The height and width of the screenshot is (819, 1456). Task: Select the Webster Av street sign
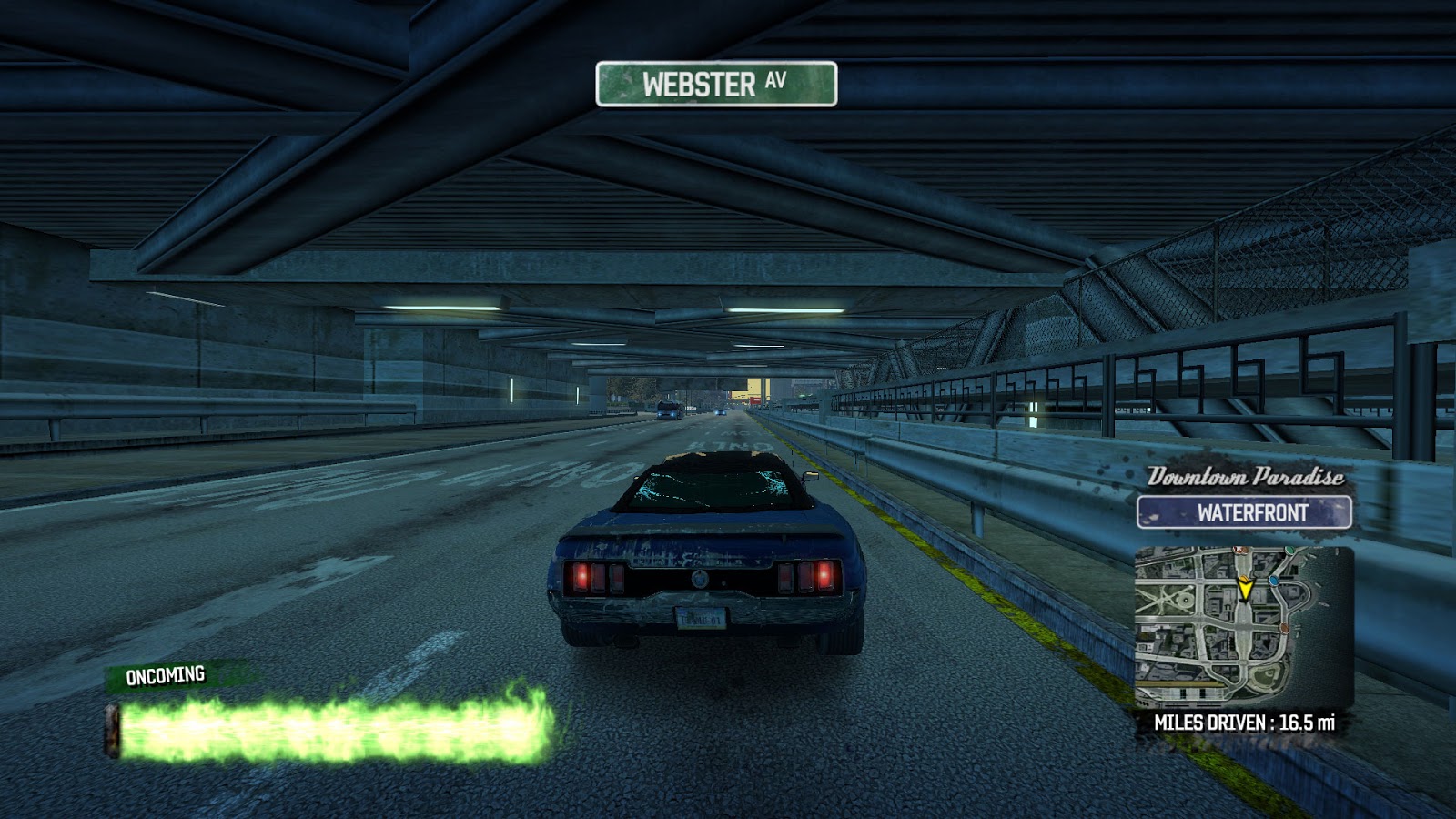716,84
